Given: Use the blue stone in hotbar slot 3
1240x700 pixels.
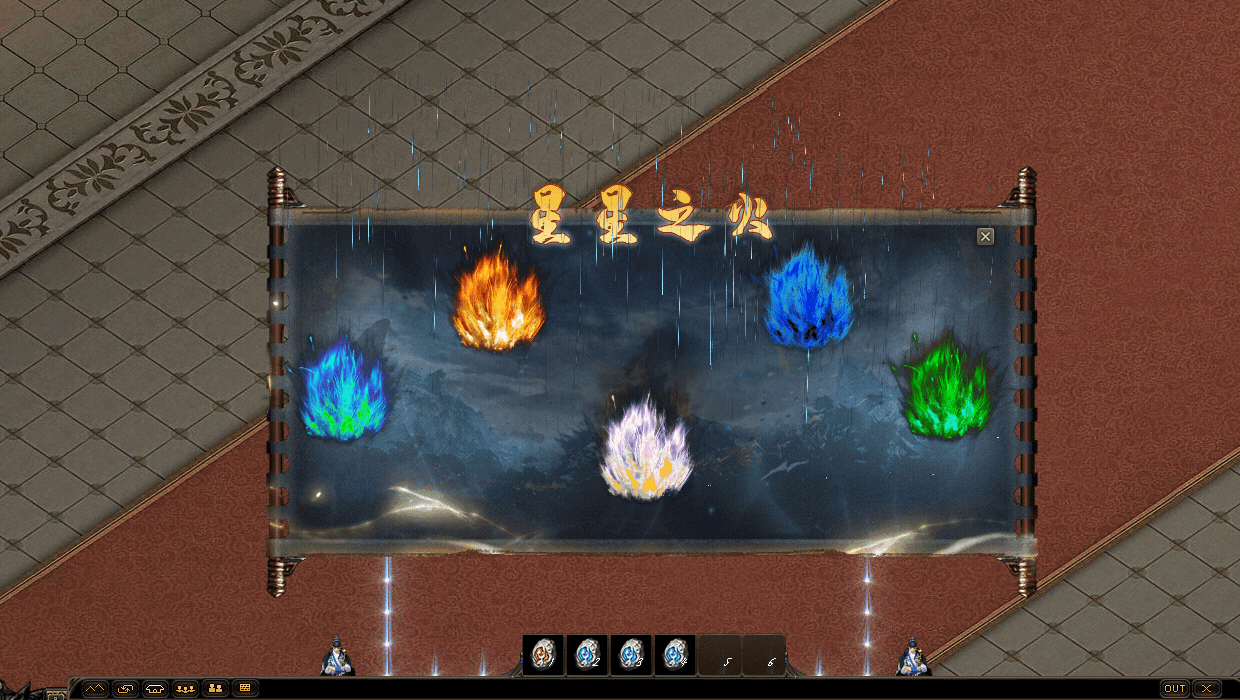Looking at the screenshot, I should point(631,655).
